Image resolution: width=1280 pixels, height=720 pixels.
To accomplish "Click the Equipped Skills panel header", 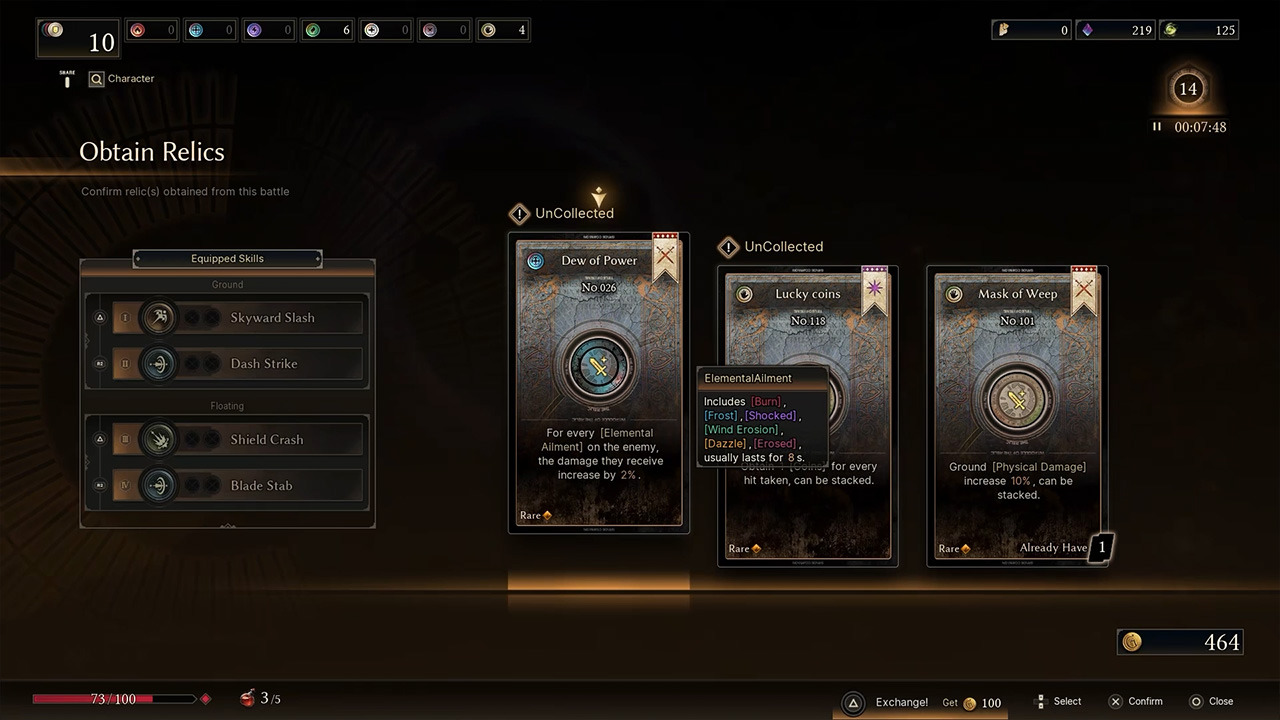I will 227,259.
